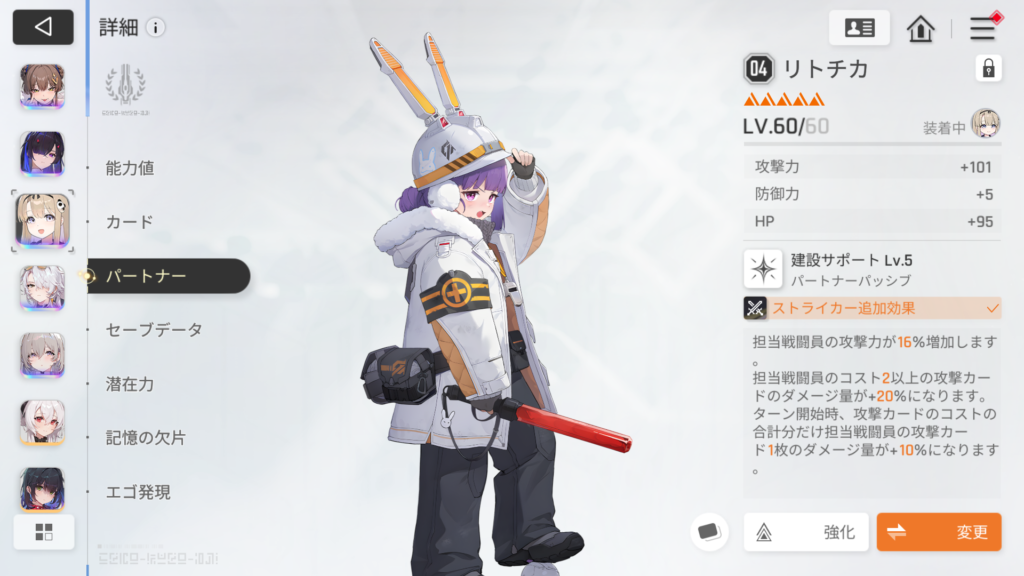Open the 潜在力 tab
This screenshot has width=1024, height=576.
[130, 384]
